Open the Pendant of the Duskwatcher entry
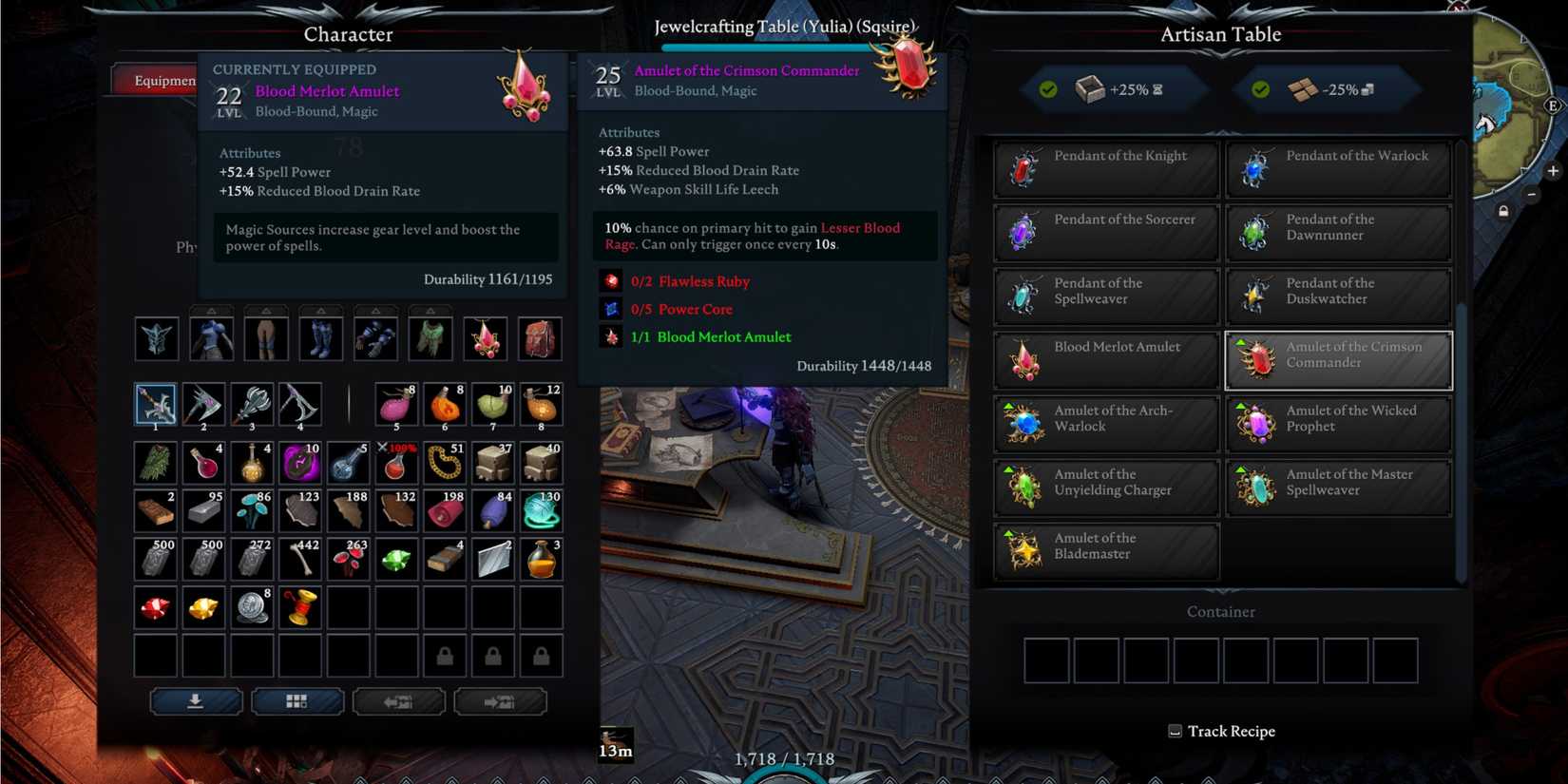The height and width of the screenshot is (784, 1568). (x=1338, y=296)
